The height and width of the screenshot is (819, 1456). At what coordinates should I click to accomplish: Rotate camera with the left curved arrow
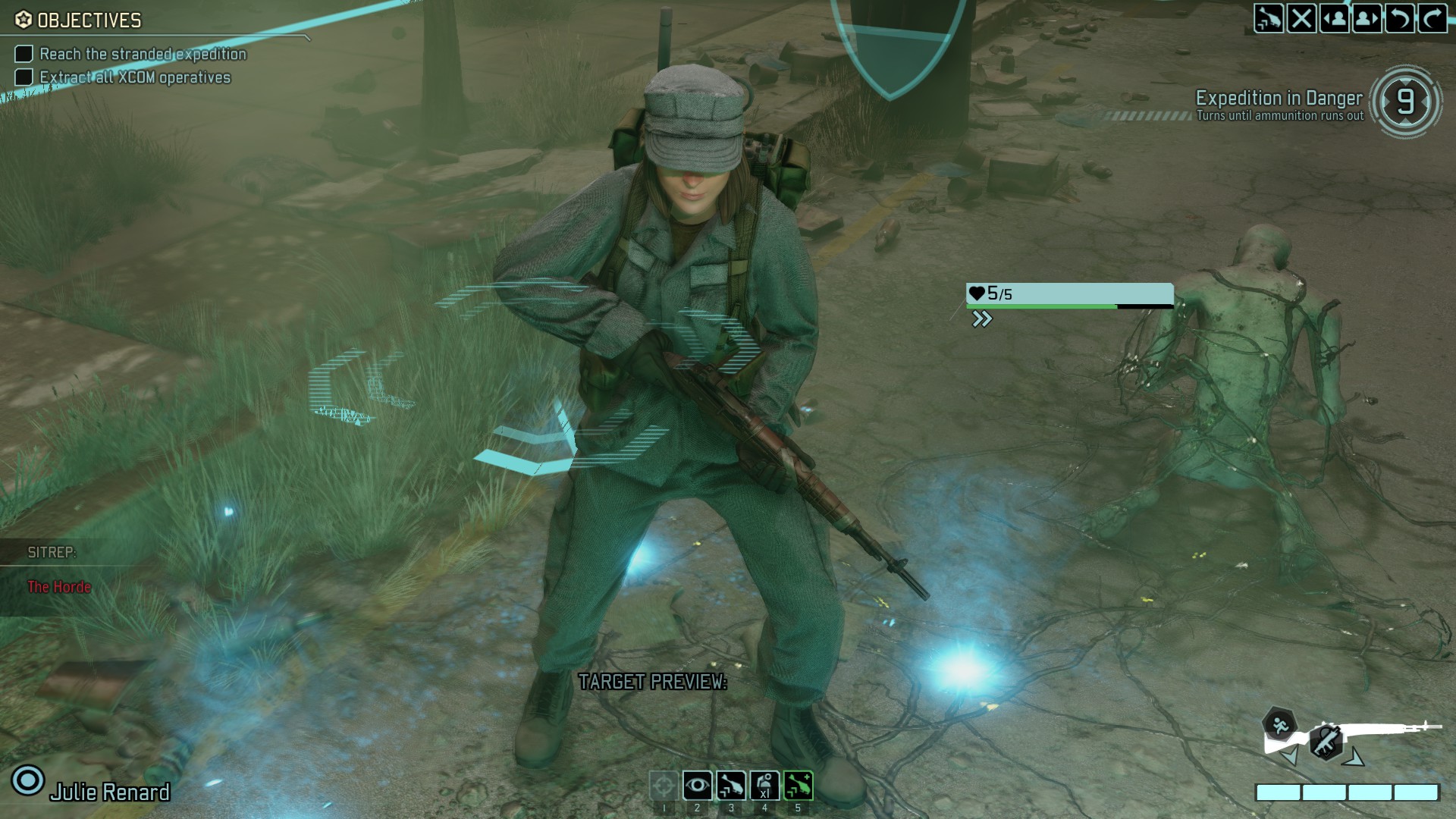(1399, 18)
